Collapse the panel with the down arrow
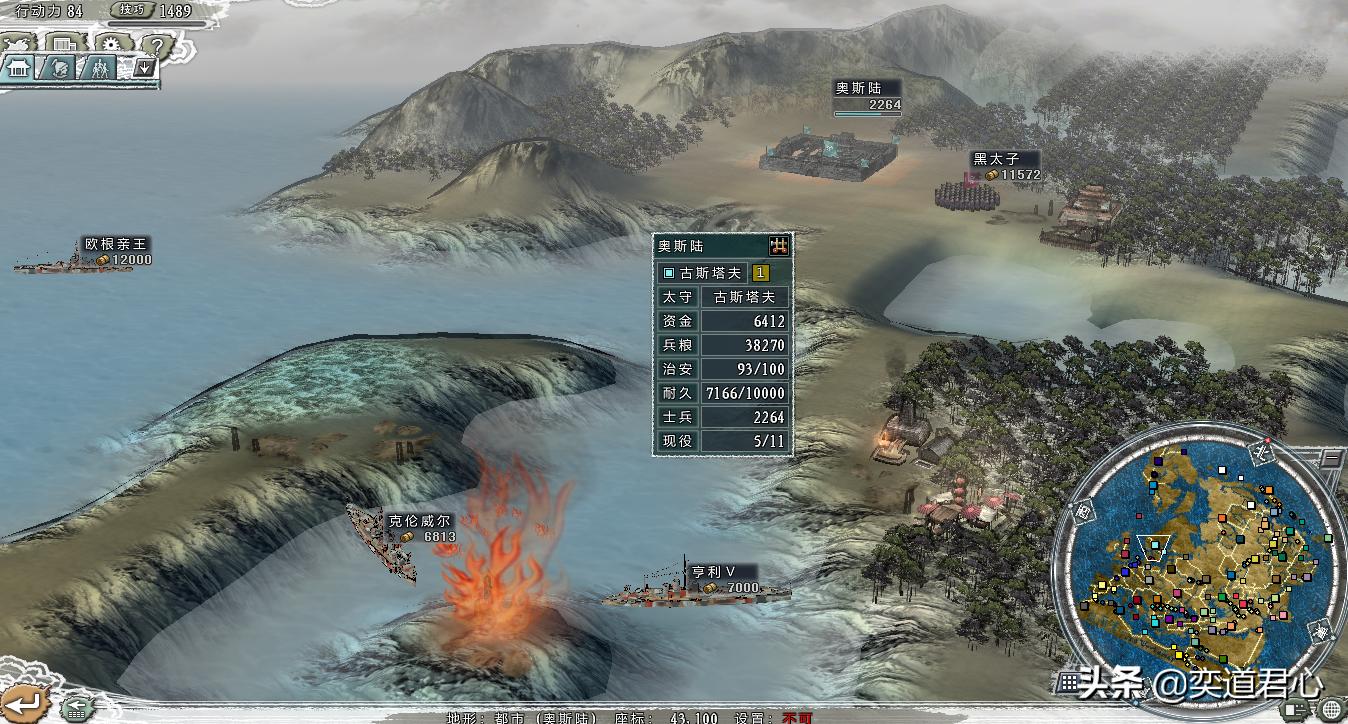This screenshot has width=1348, height=724. point(144,68)
